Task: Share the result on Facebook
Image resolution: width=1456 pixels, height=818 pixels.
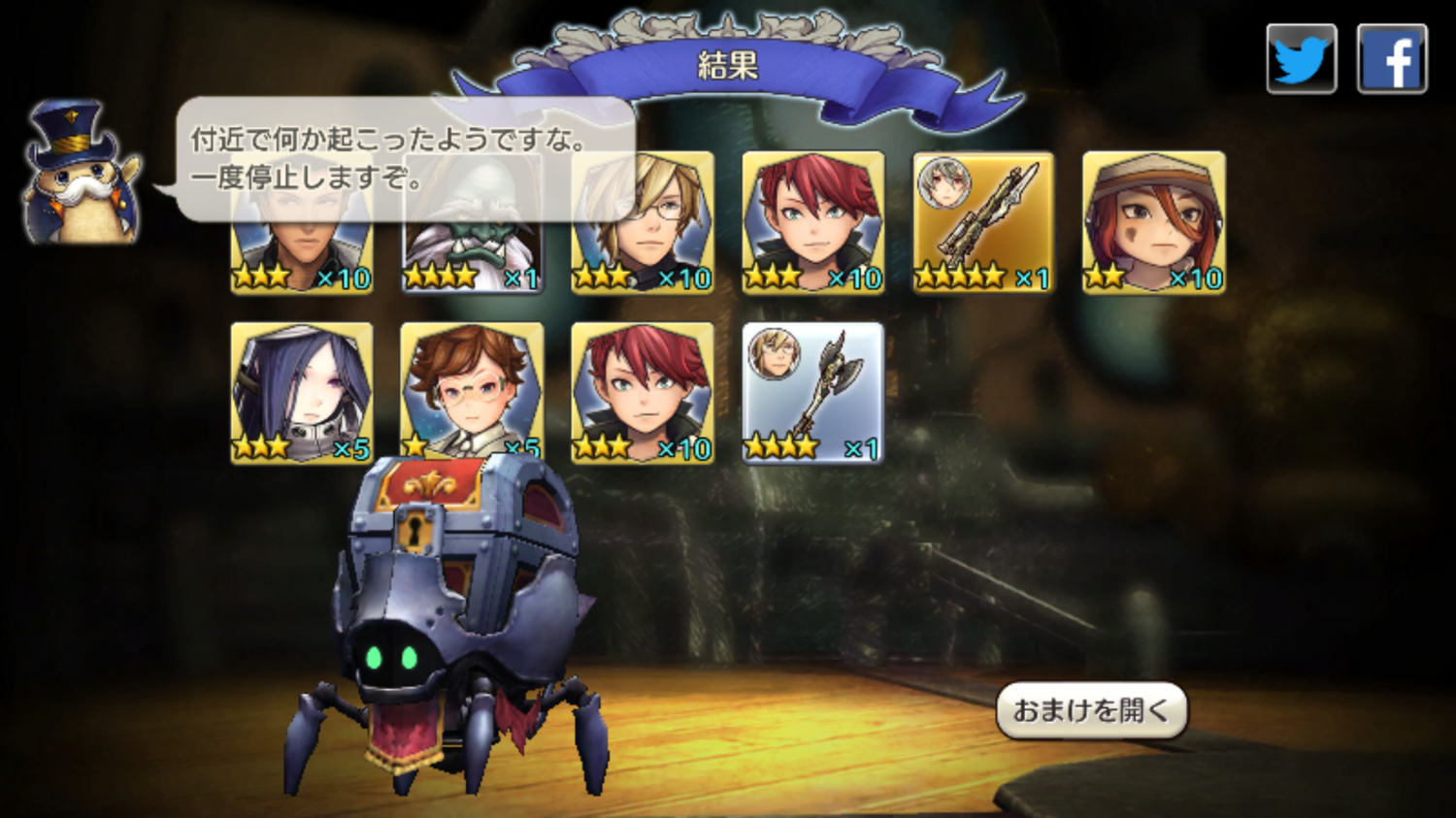Action: [x=1391, y=59]
